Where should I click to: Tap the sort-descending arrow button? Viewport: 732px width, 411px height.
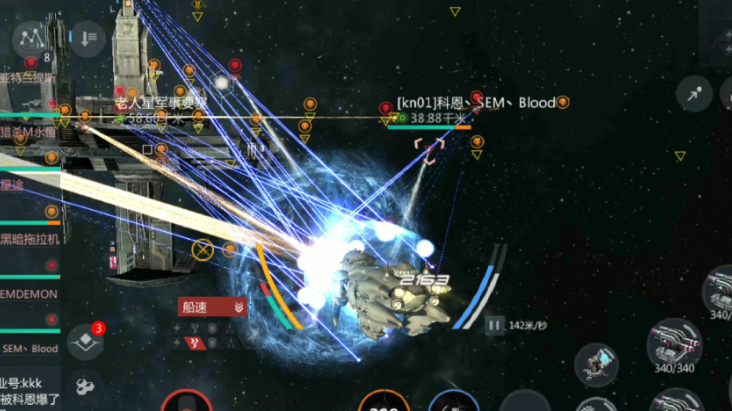coord(87,39)
